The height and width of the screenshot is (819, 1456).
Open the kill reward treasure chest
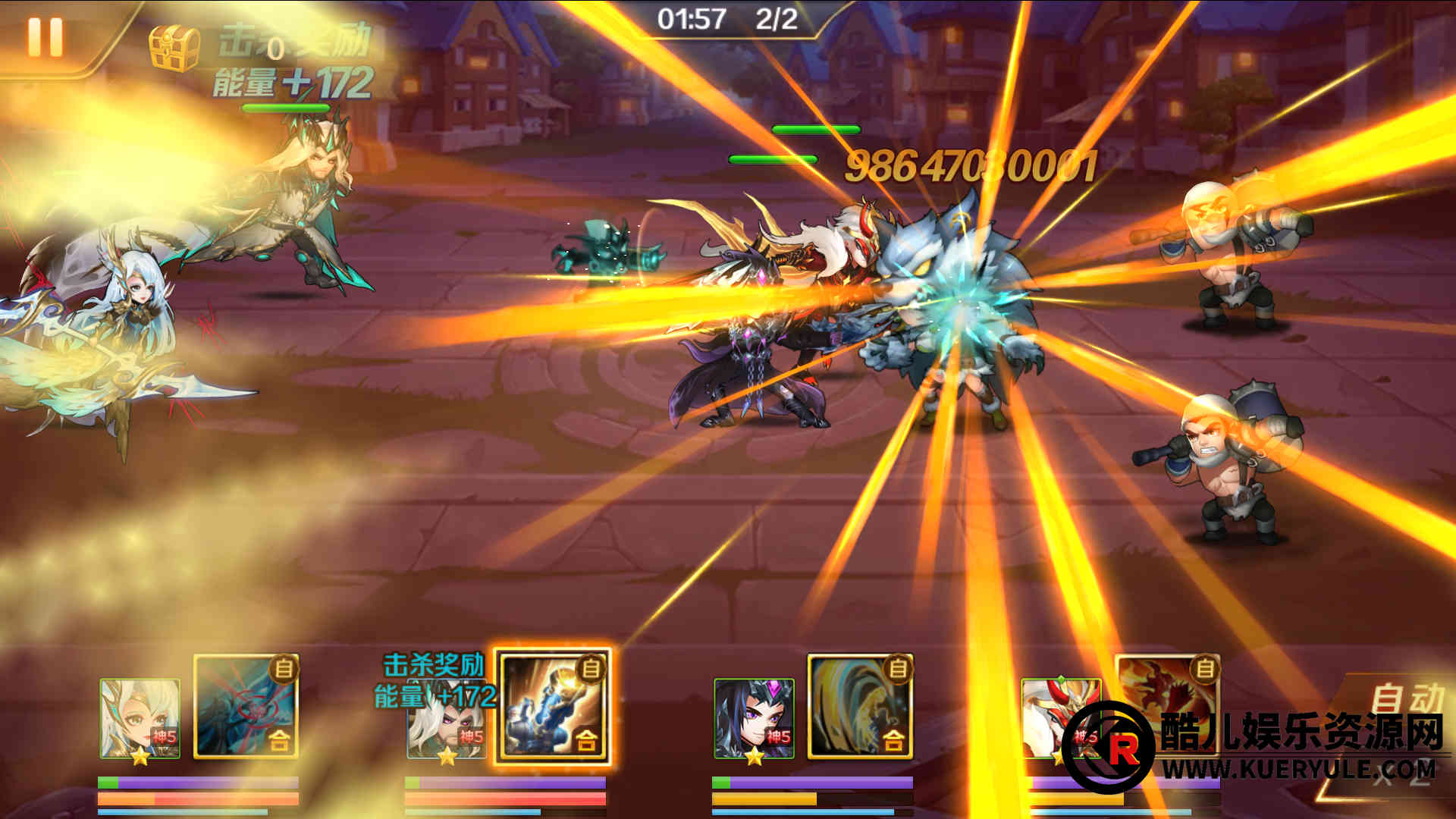coord(174,47)
